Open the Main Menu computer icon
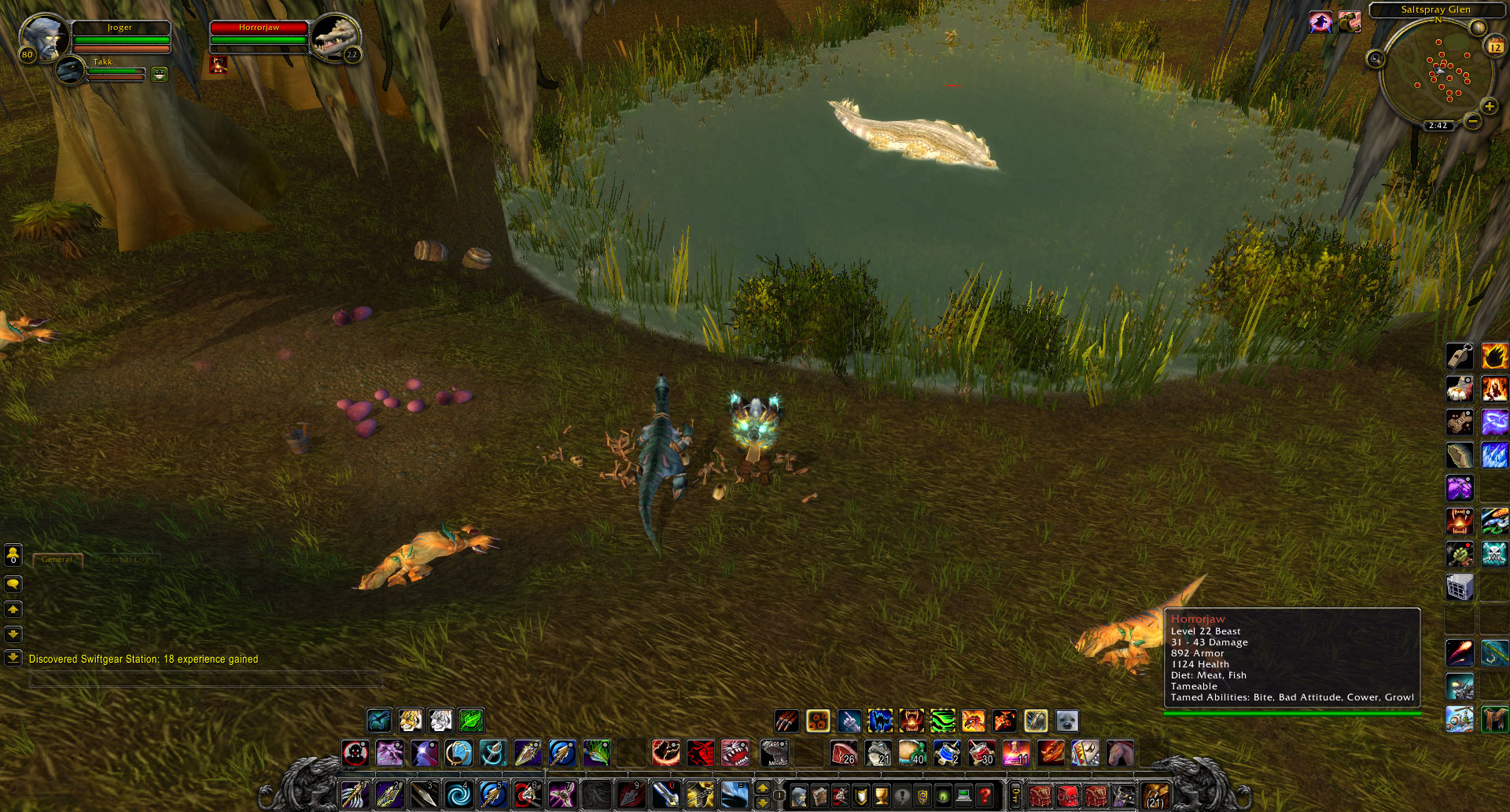1510x812 pixels. coord(963,794)
